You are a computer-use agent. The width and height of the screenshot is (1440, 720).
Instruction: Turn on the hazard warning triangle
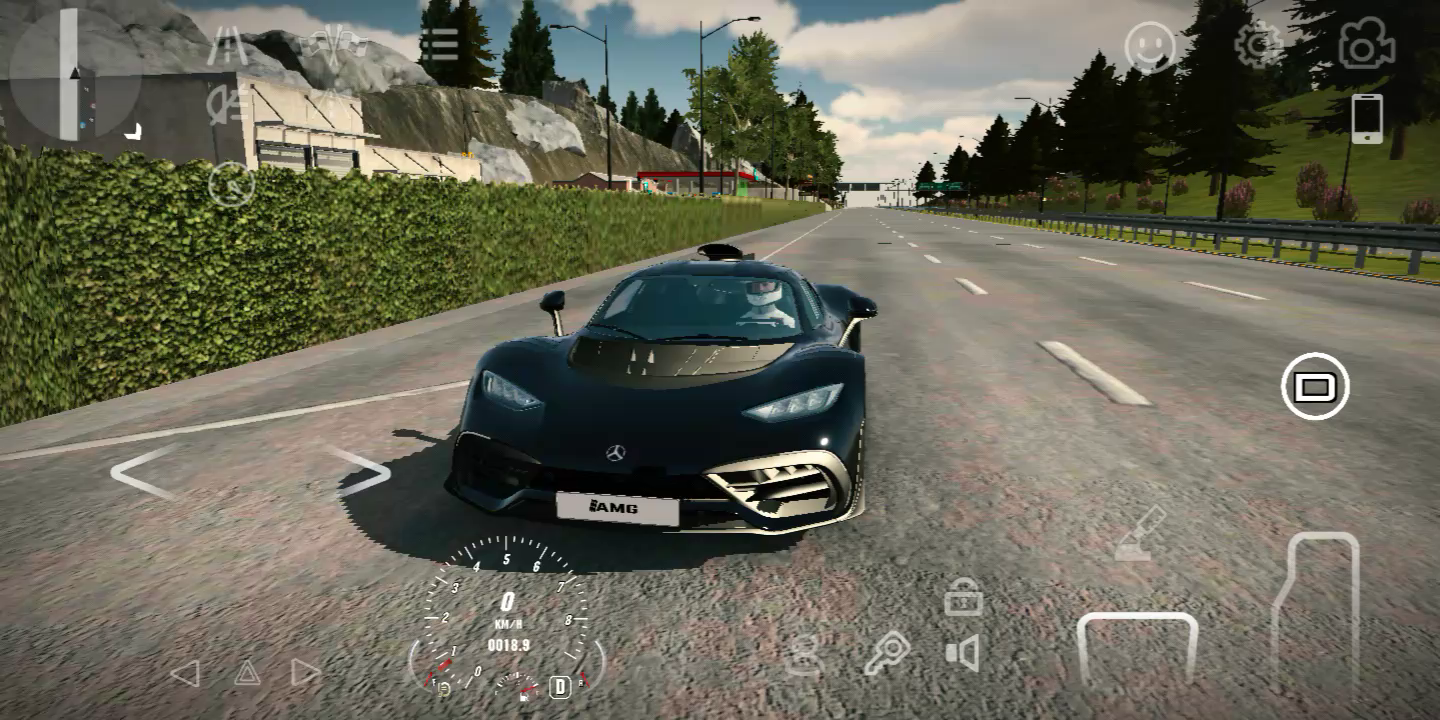(x=247, y=673)
